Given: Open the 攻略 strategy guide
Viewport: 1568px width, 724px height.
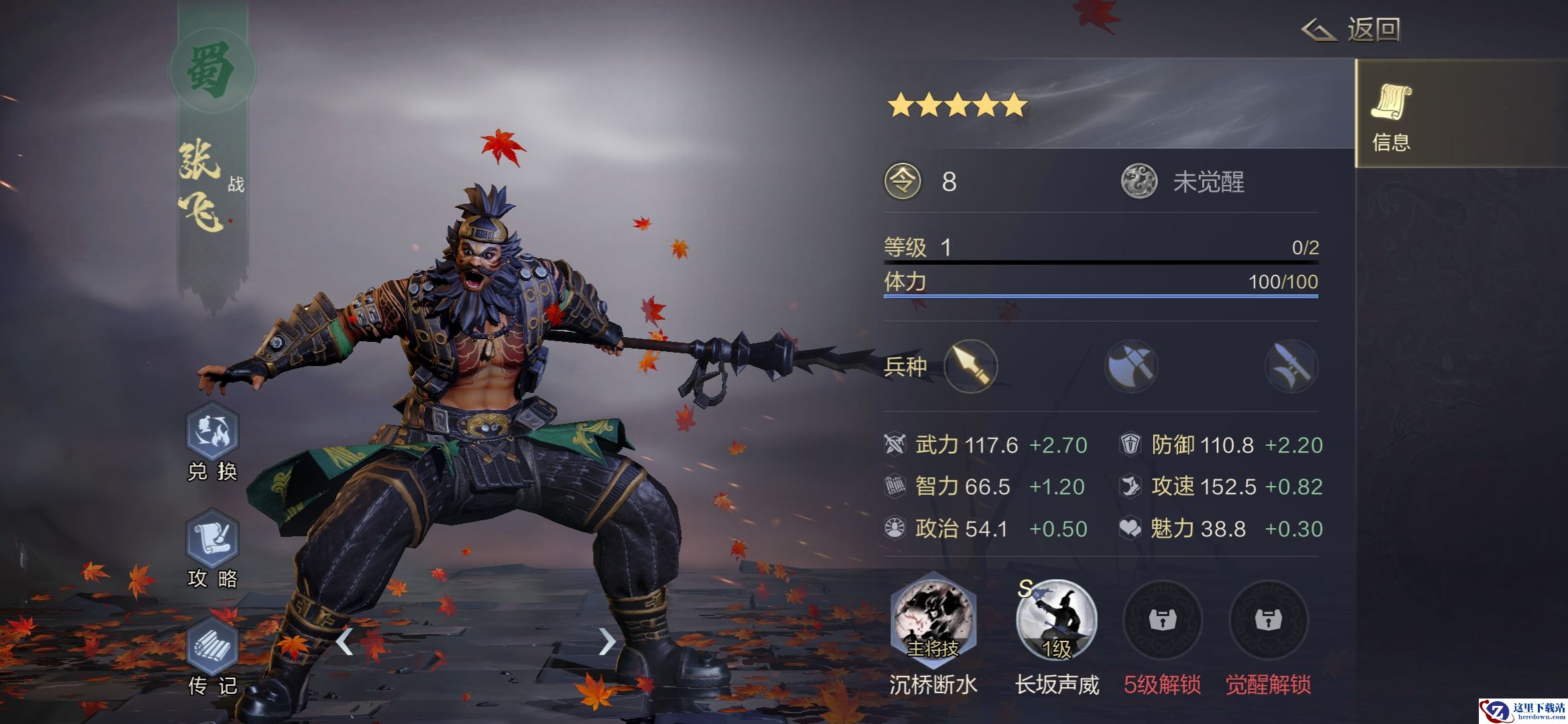Looking at the screenshot, I should click(x=212, y=539).
